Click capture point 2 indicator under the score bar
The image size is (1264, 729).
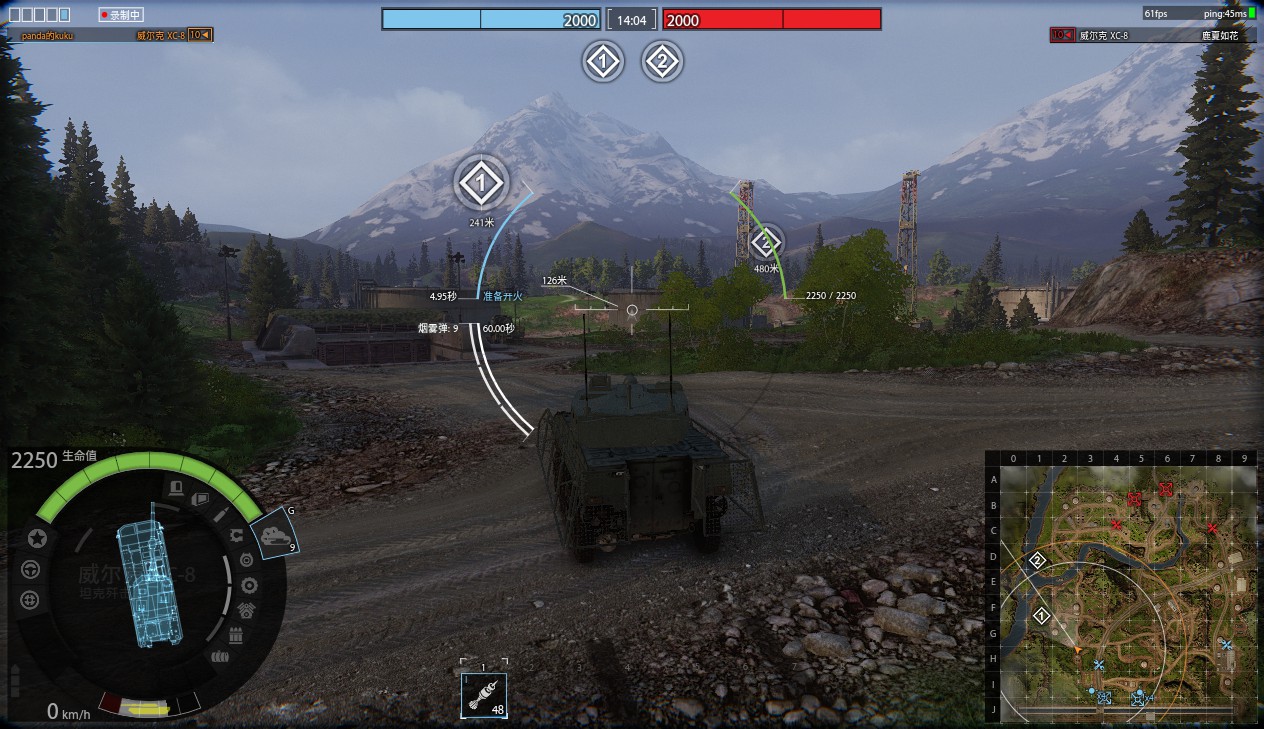661,62
